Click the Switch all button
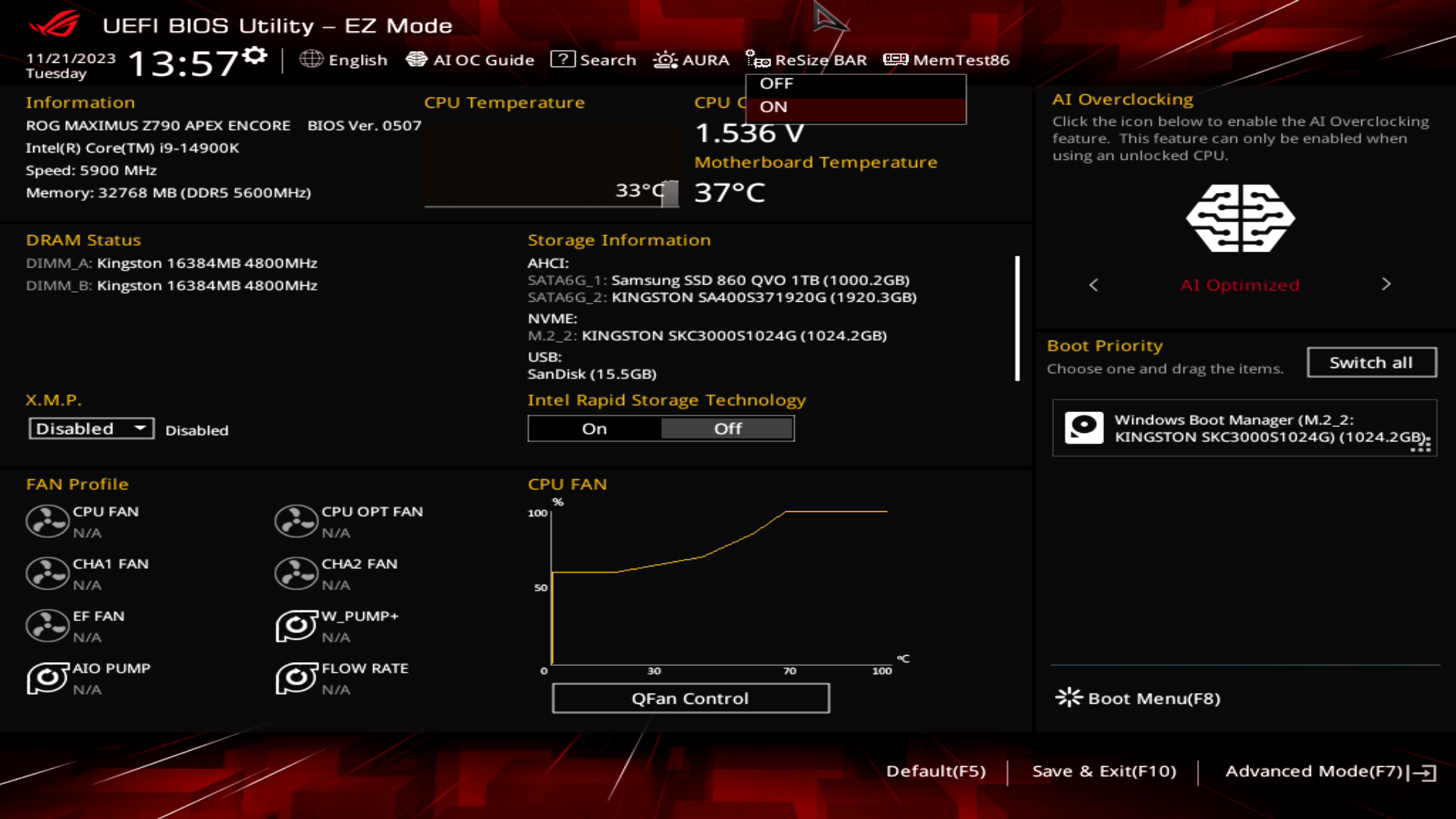 point(1371,362)
